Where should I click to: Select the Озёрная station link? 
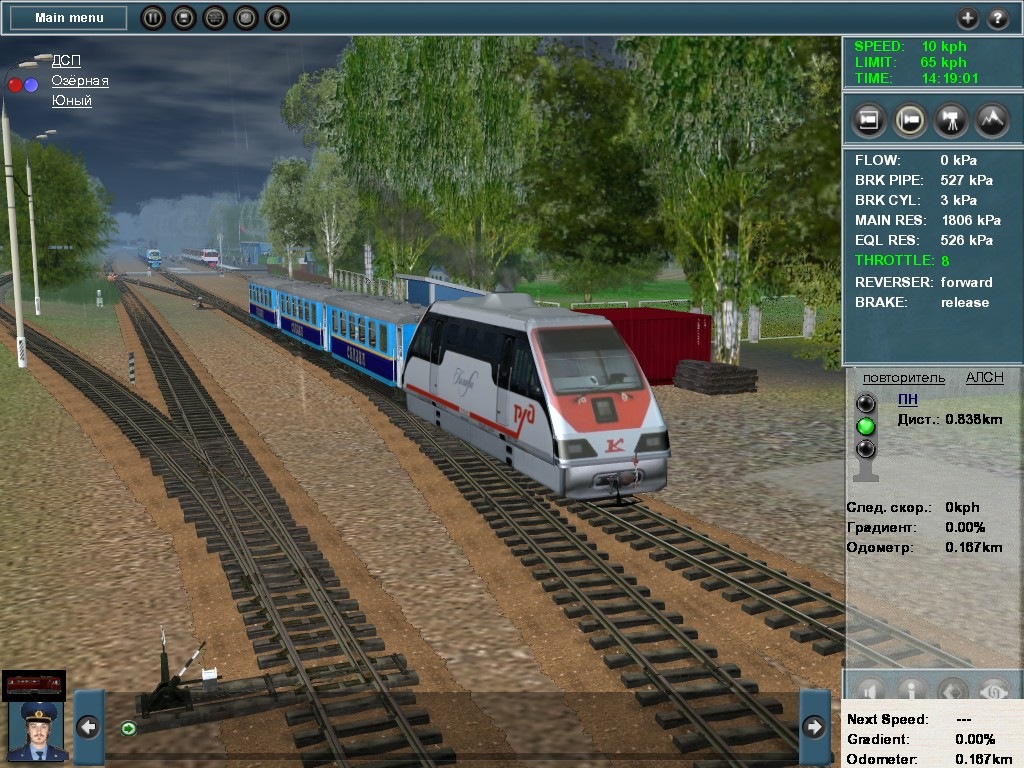(x=80, y=81)
